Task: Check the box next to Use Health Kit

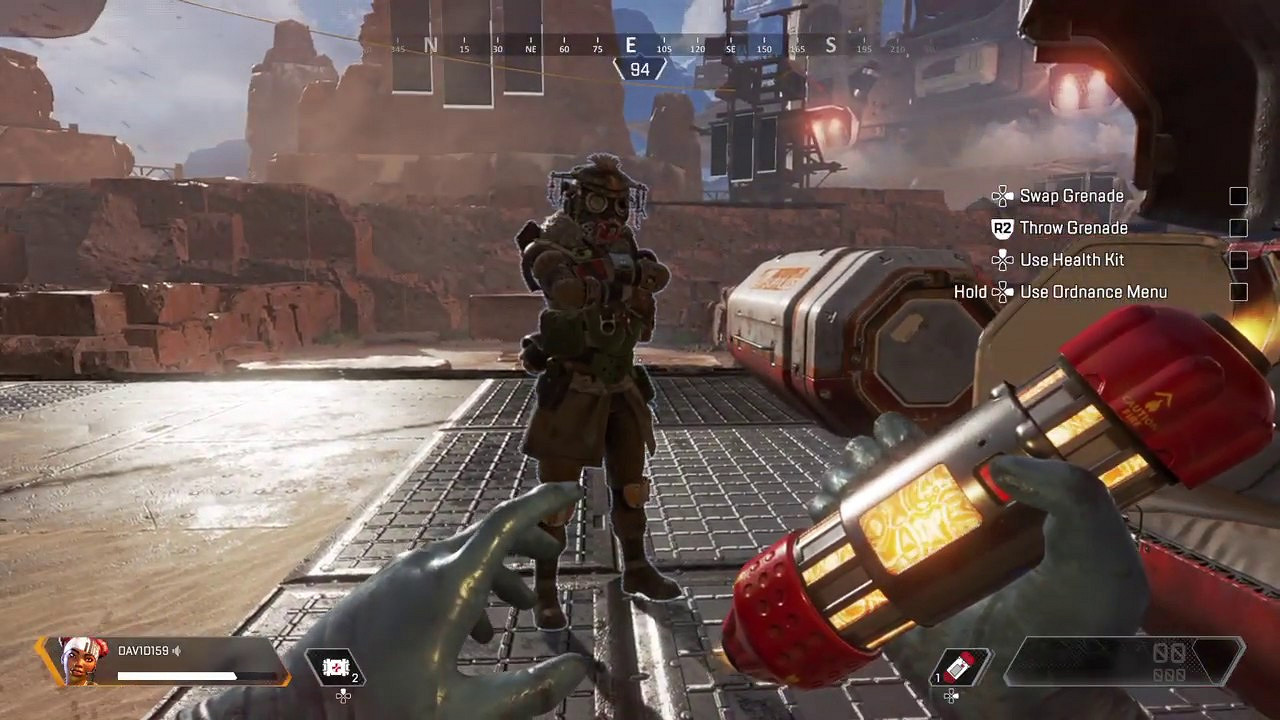Action: pyautogui.click(x=1238, y=260)
